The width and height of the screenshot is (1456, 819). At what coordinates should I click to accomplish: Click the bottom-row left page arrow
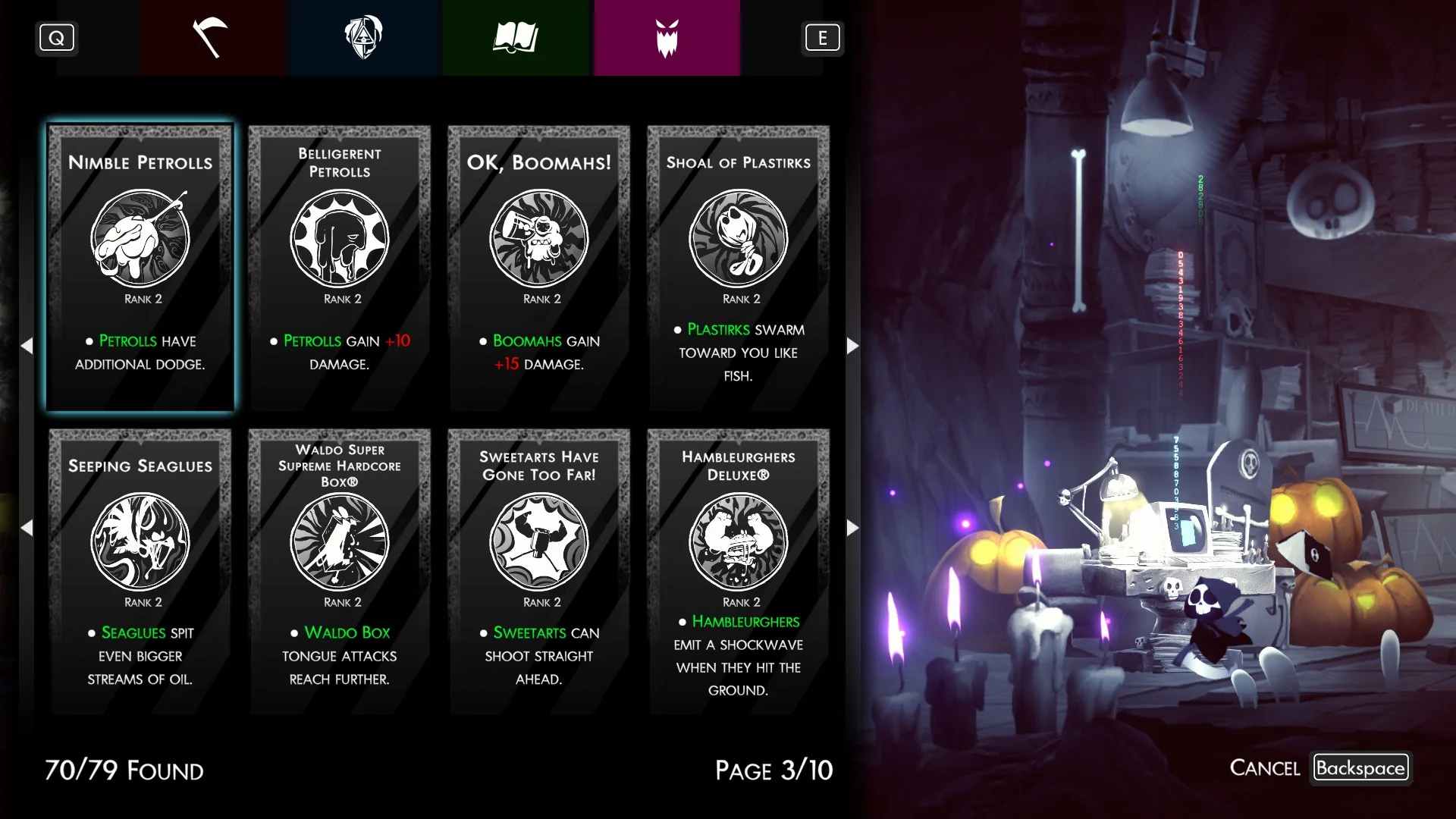point(27,528)
